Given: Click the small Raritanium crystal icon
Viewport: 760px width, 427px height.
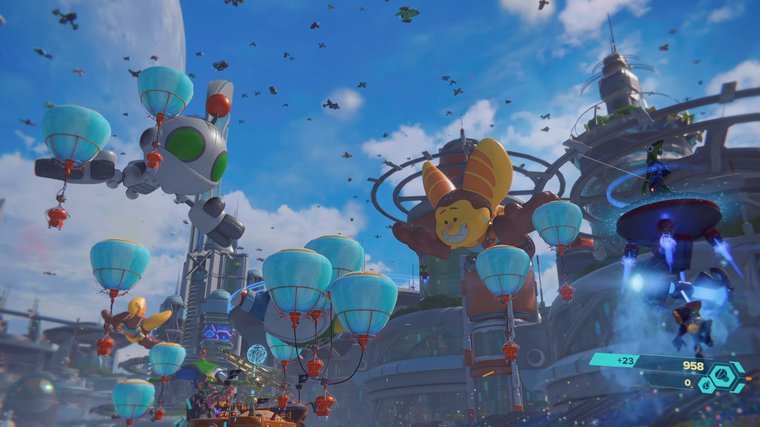Looking at the screenshot, I should (707, 385).
